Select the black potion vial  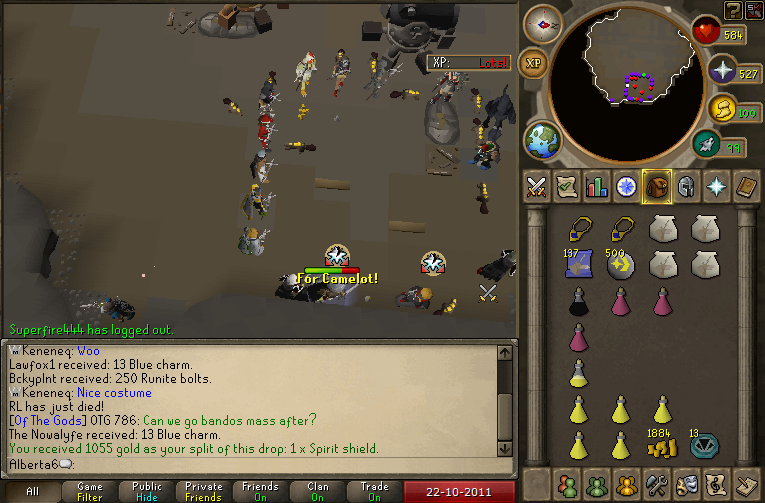point(579,301)
